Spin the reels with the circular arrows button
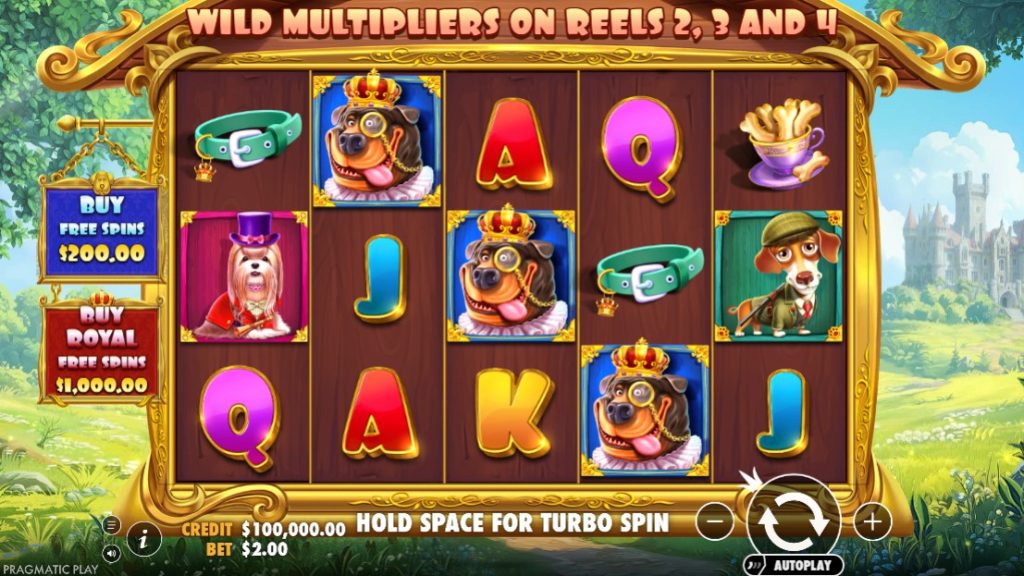The width and height of the screenshot is (1024, 576). (x=792, y=520)
